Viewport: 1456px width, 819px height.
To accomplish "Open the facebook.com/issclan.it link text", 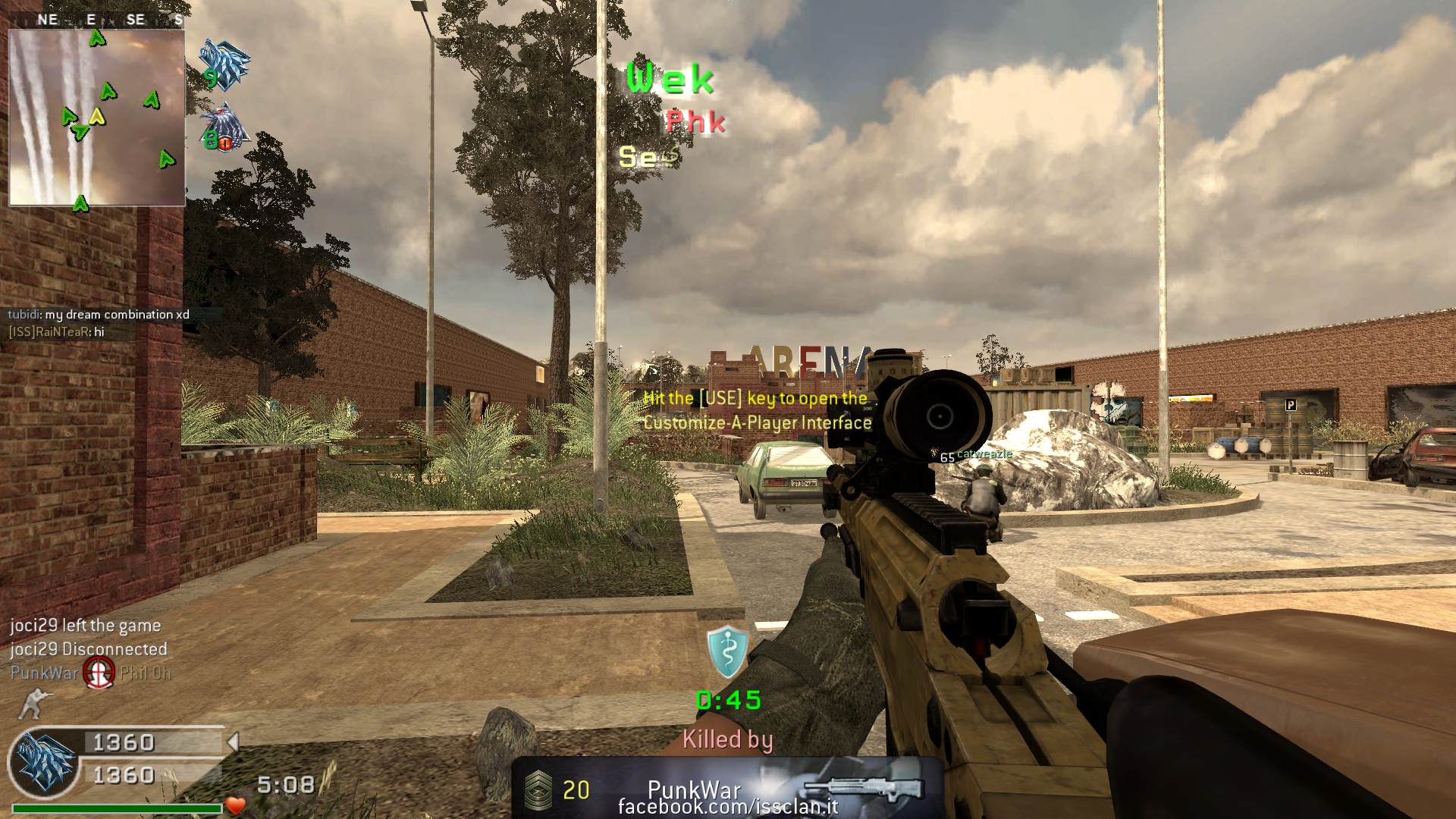I will pyautogui.click(x=728, y=807).
